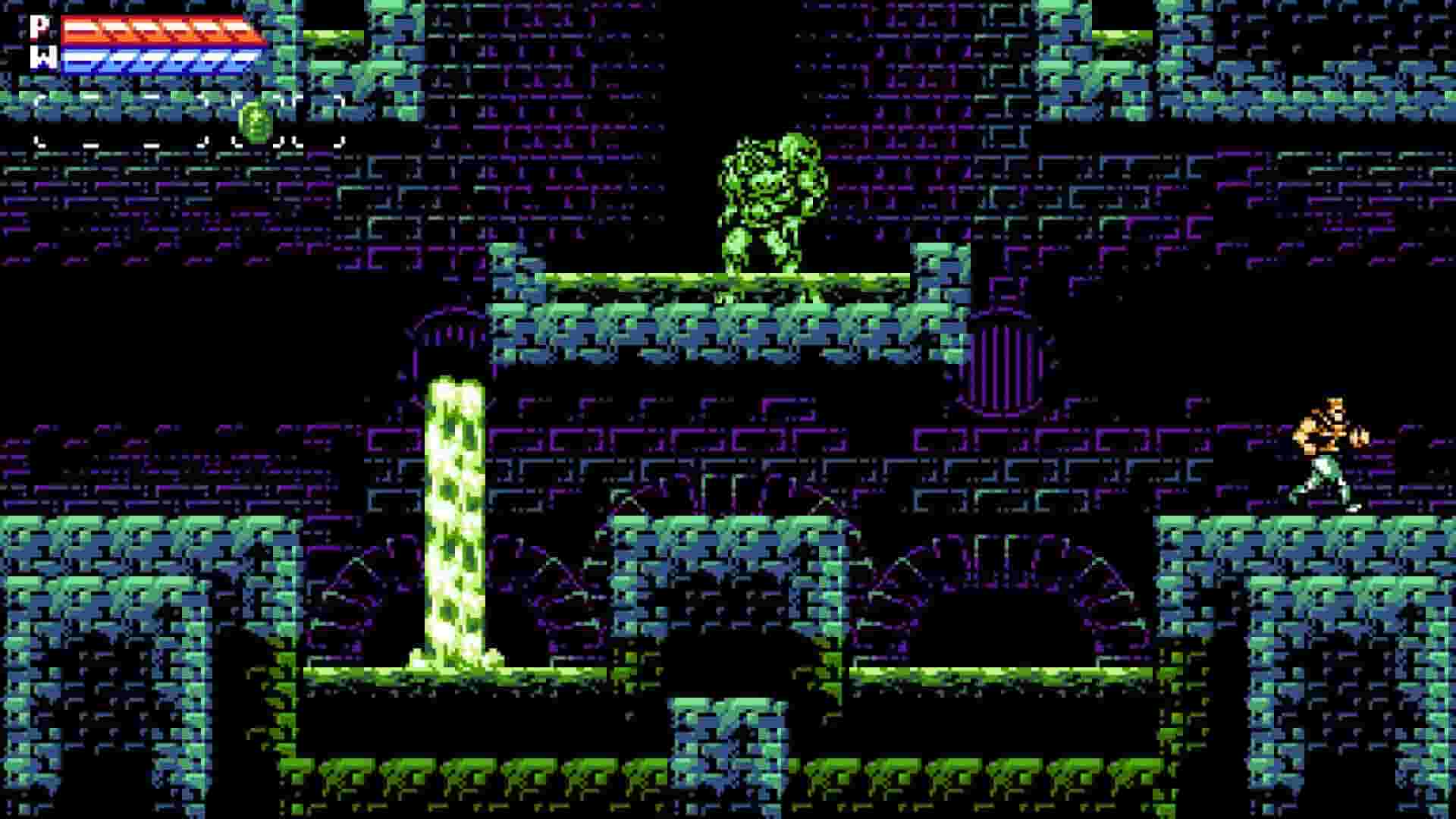
Task: Adjust the red health bar level
Action: tap(159, 30)
